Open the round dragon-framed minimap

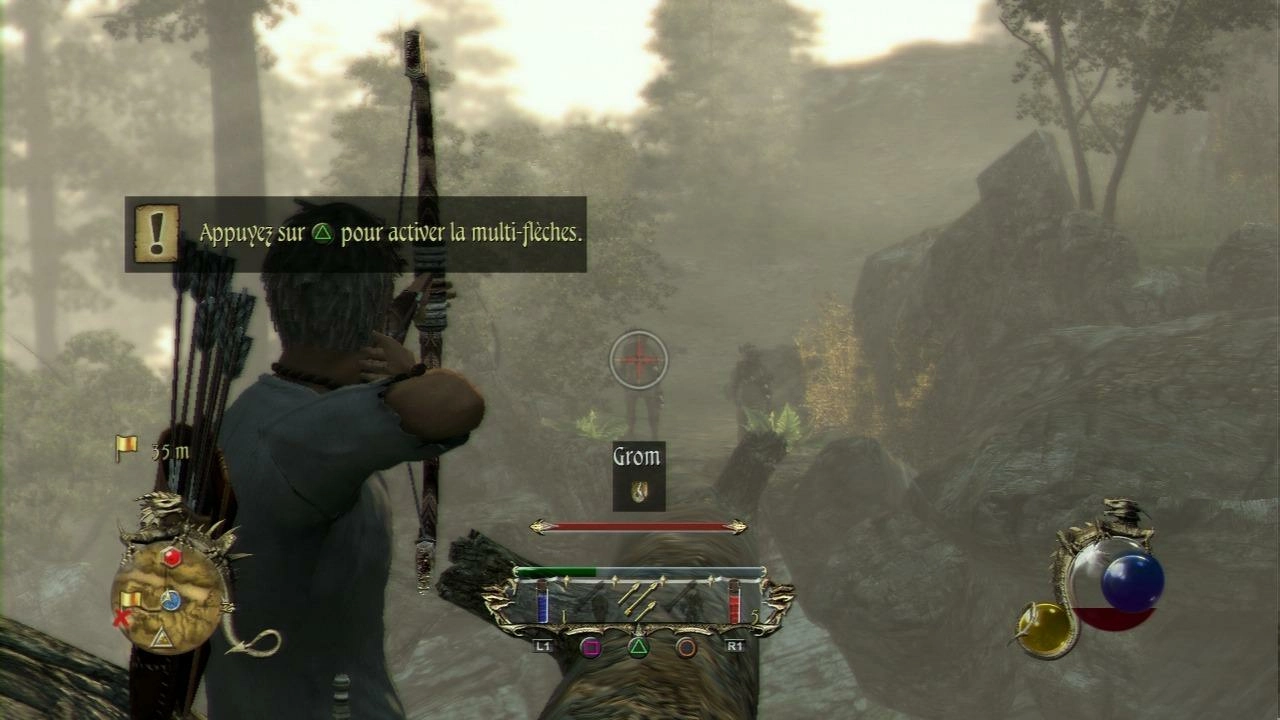(x=168, y=598)
